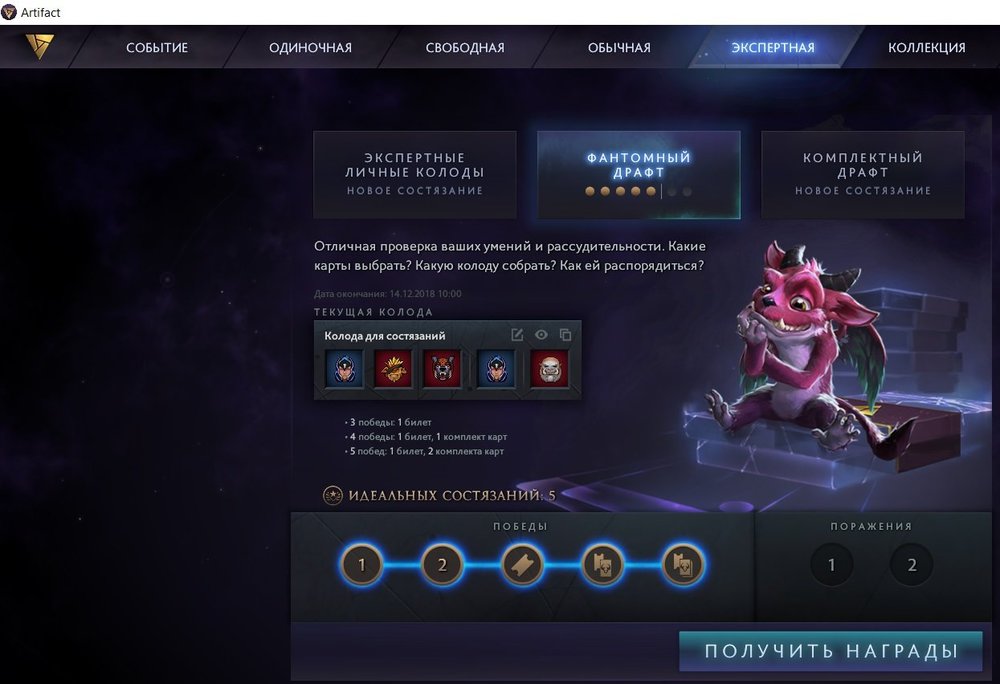Viewport: 1000px width, 684px height.
Task: Select Экспертные личные колоды gauntlet
Action: tap(415, 174)
